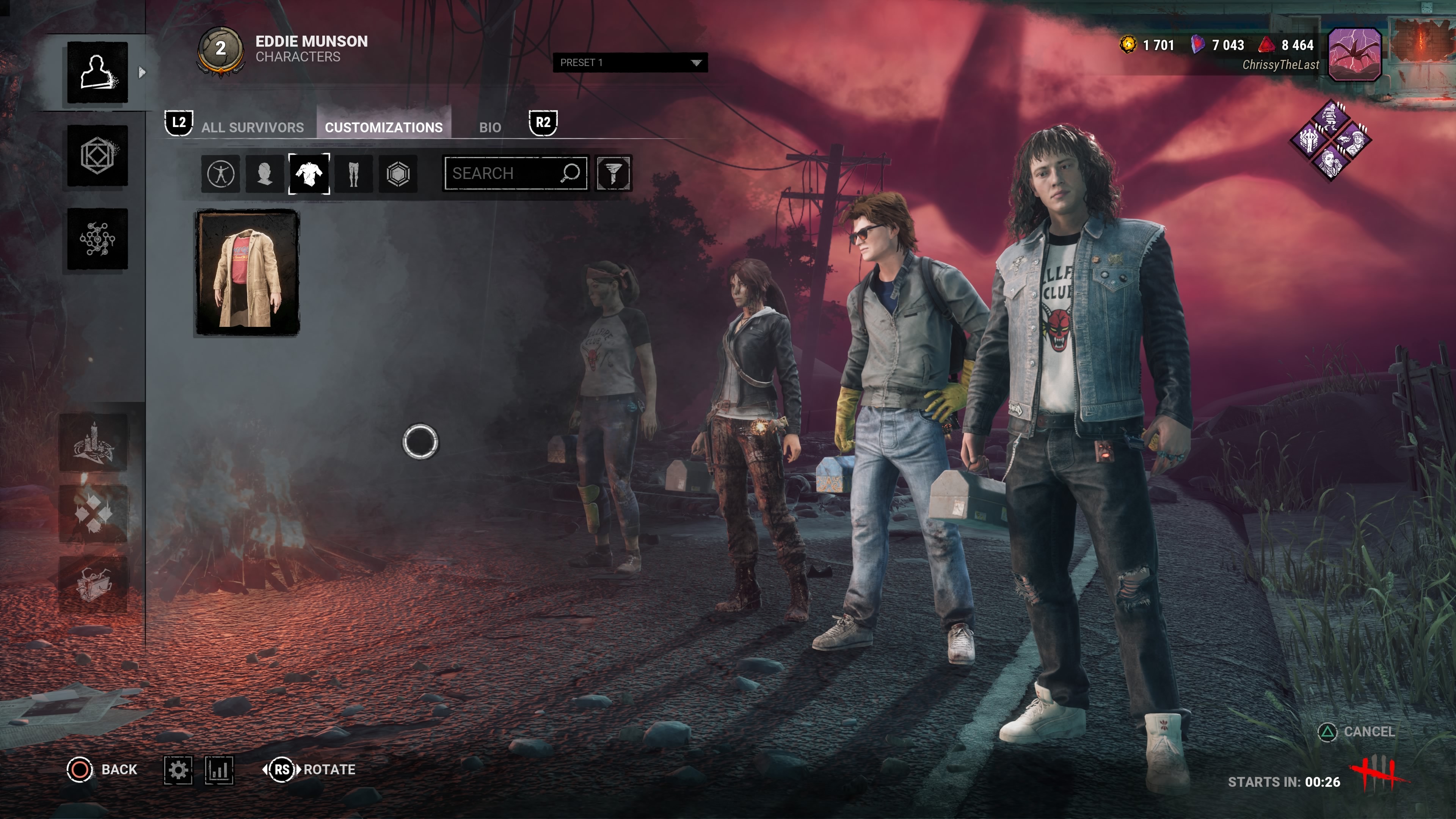Choose the legs cosmetics category
Viewport: 1456px width, 819px height.
[x=354, y=174]
